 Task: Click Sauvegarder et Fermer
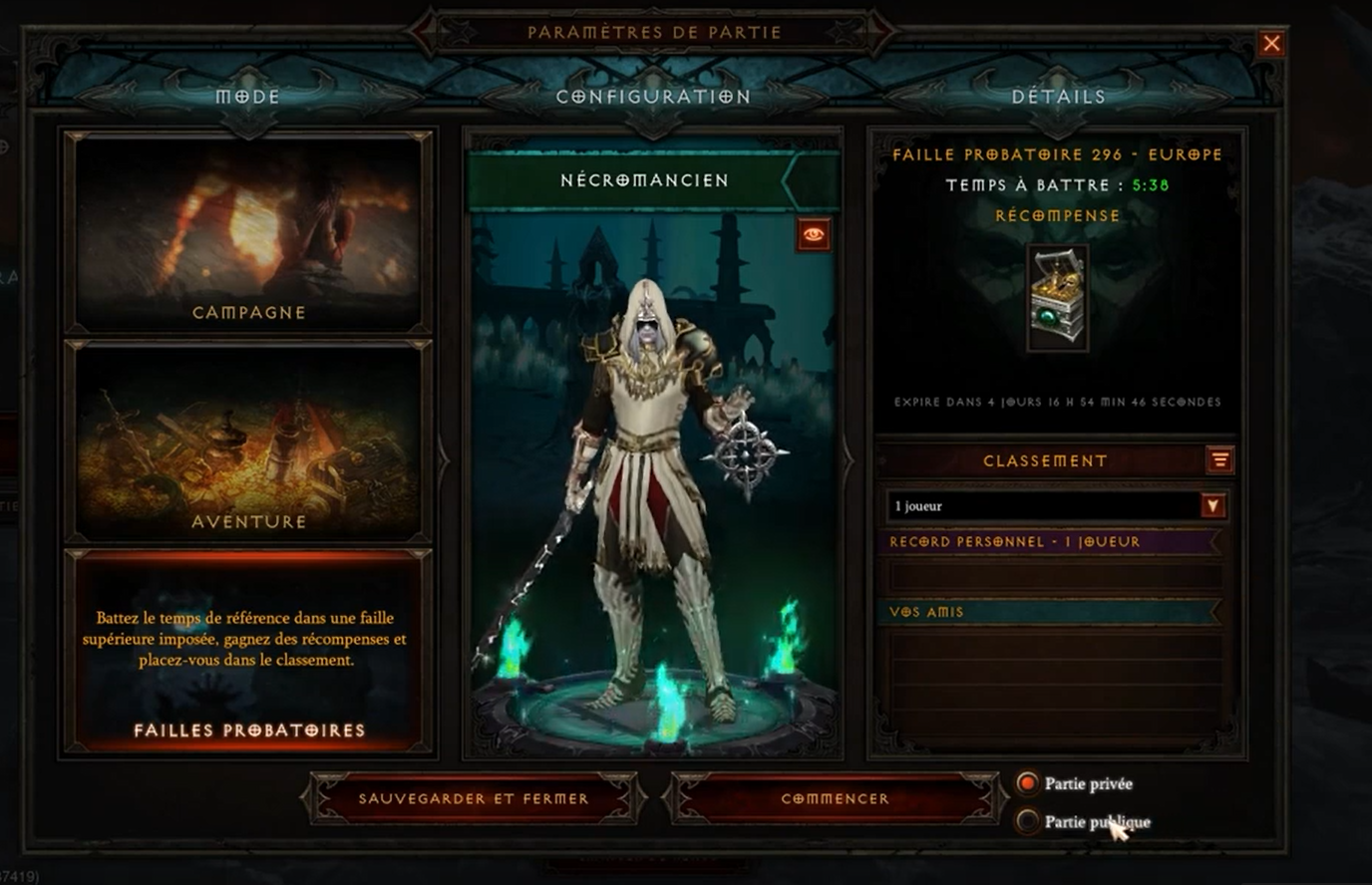click(x=474, y=798)
